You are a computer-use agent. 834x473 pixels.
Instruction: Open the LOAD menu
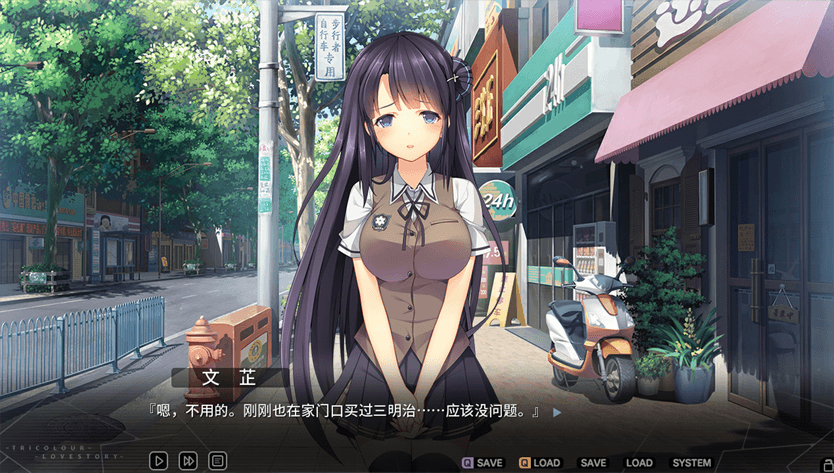pos(639,463)
